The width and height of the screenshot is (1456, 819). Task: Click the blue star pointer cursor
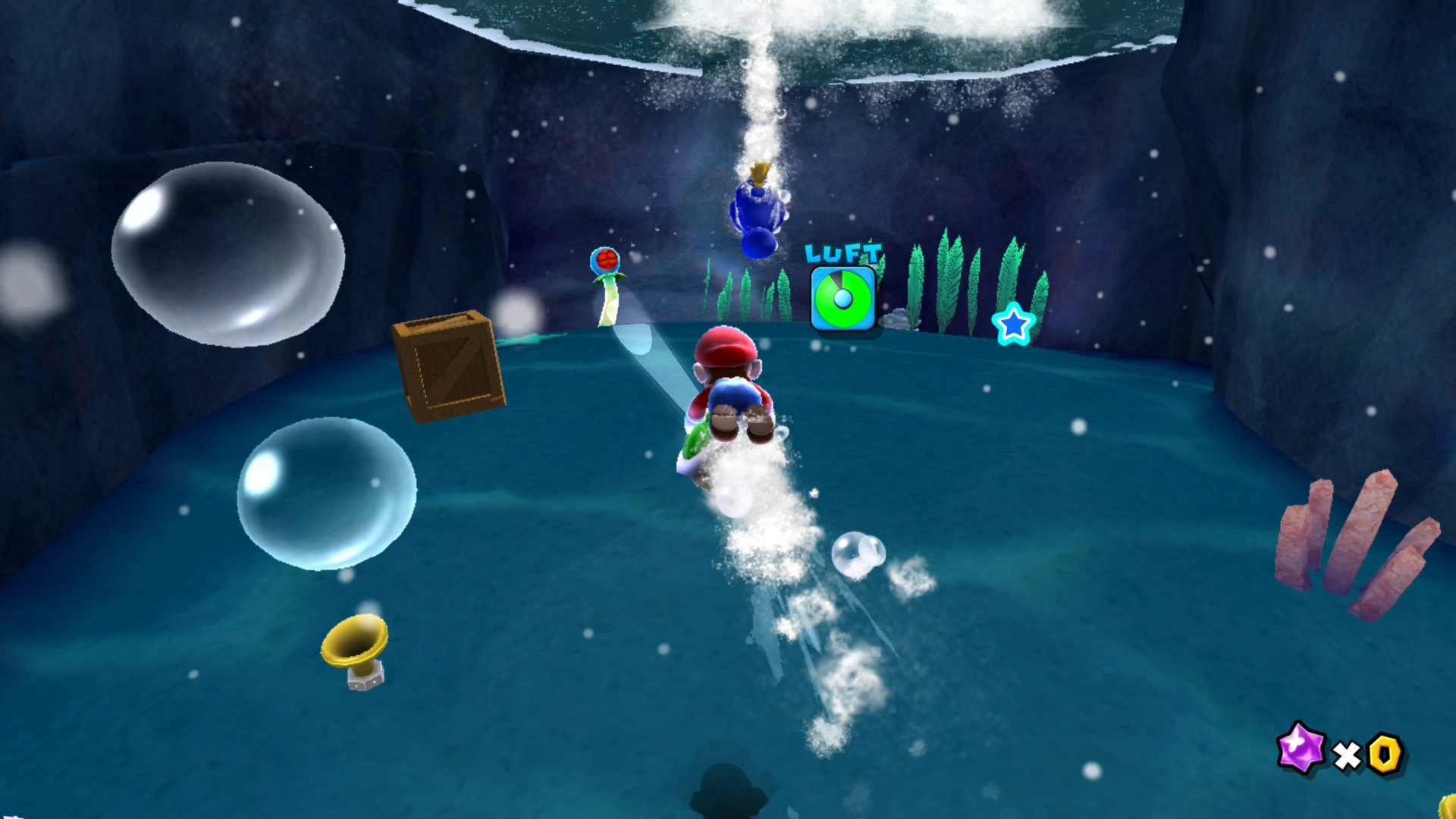[1013, 325]
